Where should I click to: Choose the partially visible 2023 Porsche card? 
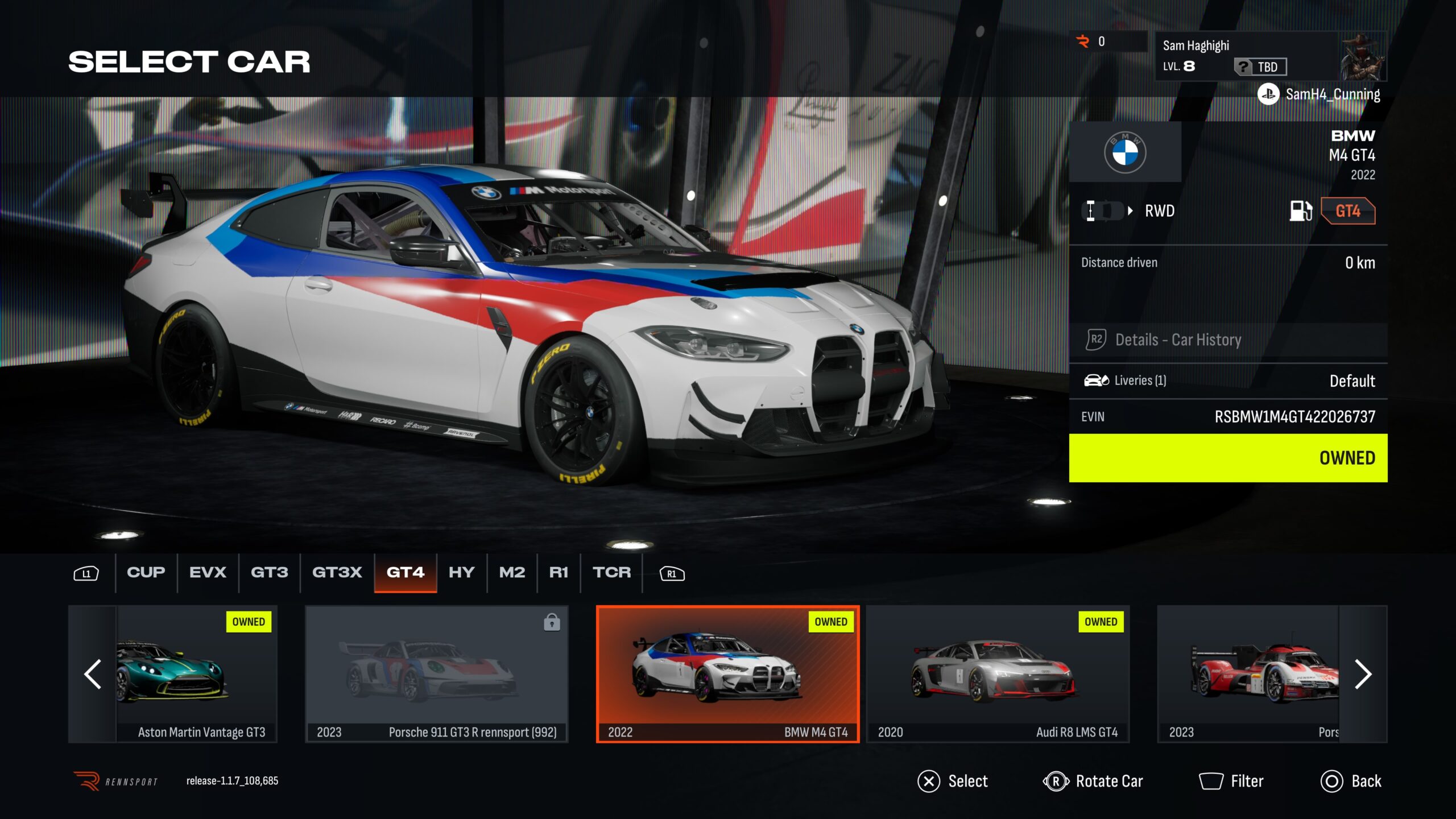pos(1248,674)
